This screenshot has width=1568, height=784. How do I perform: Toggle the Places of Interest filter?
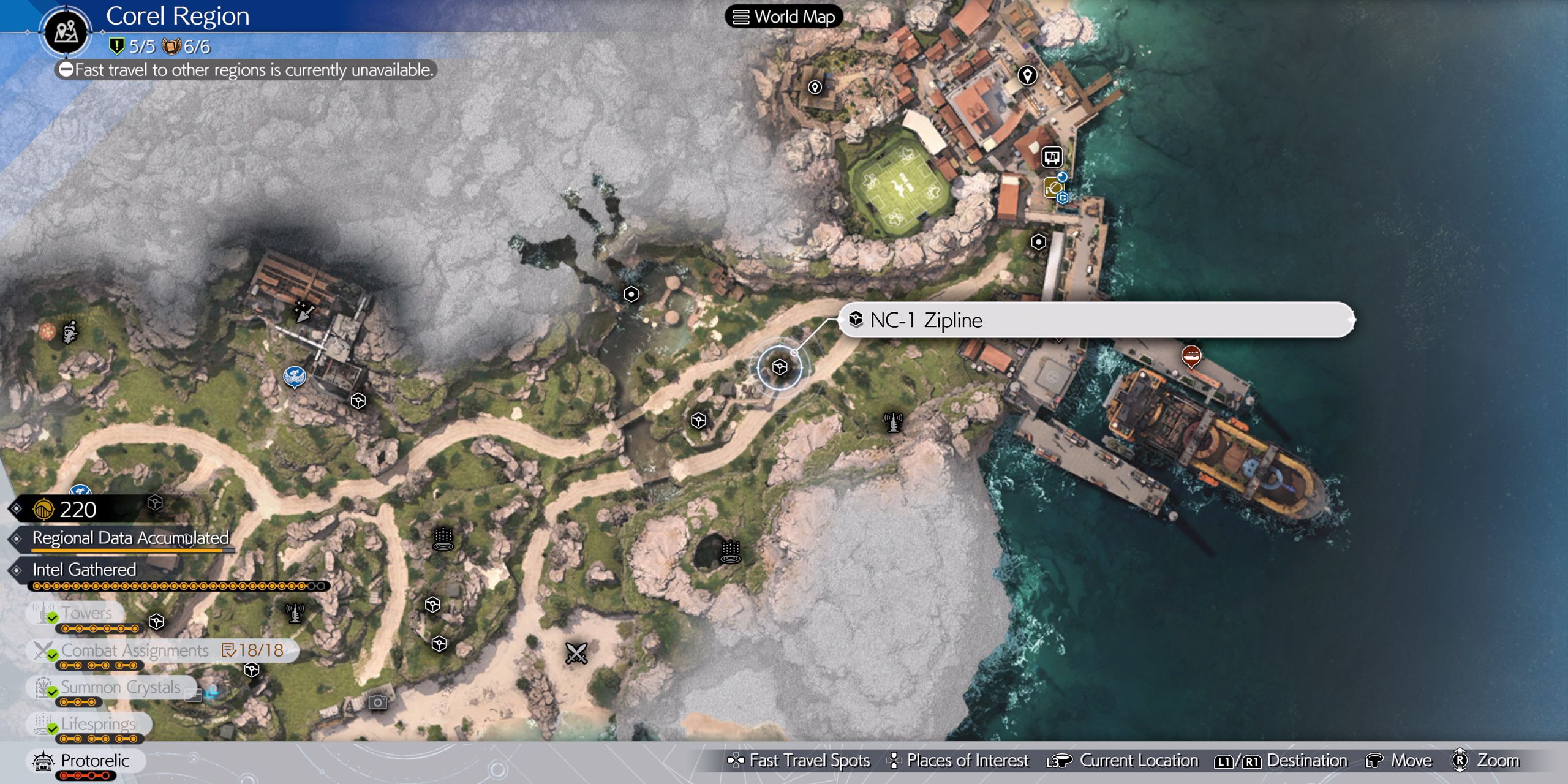click(959, 760)
